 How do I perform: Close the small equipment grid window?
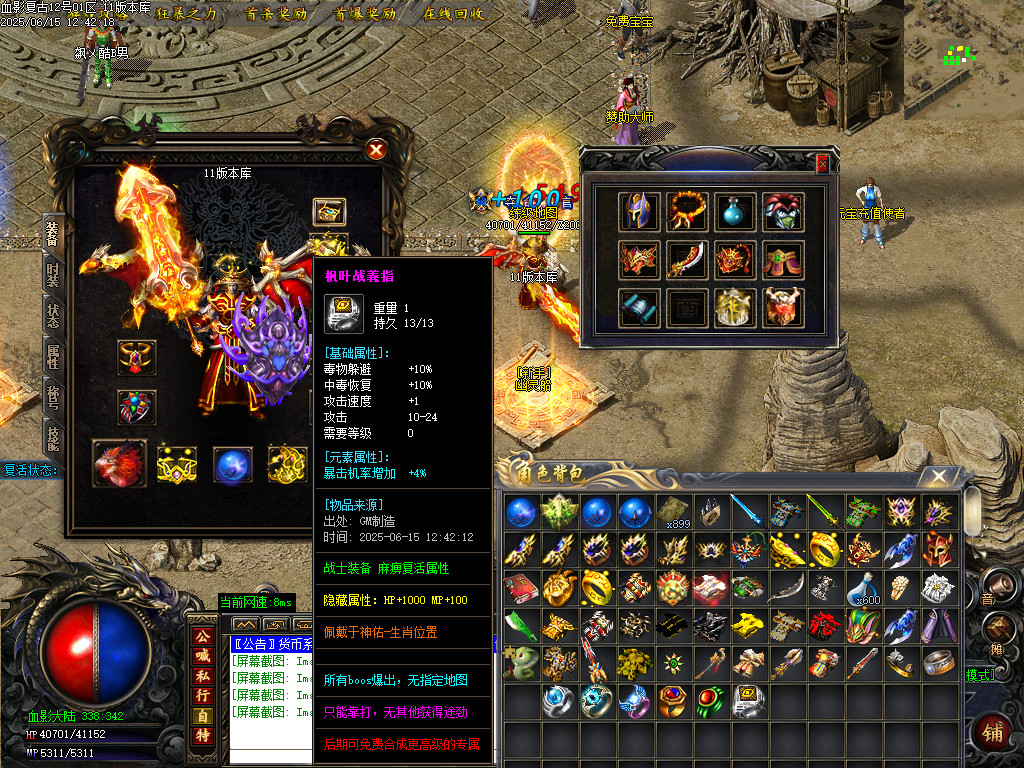822,163
